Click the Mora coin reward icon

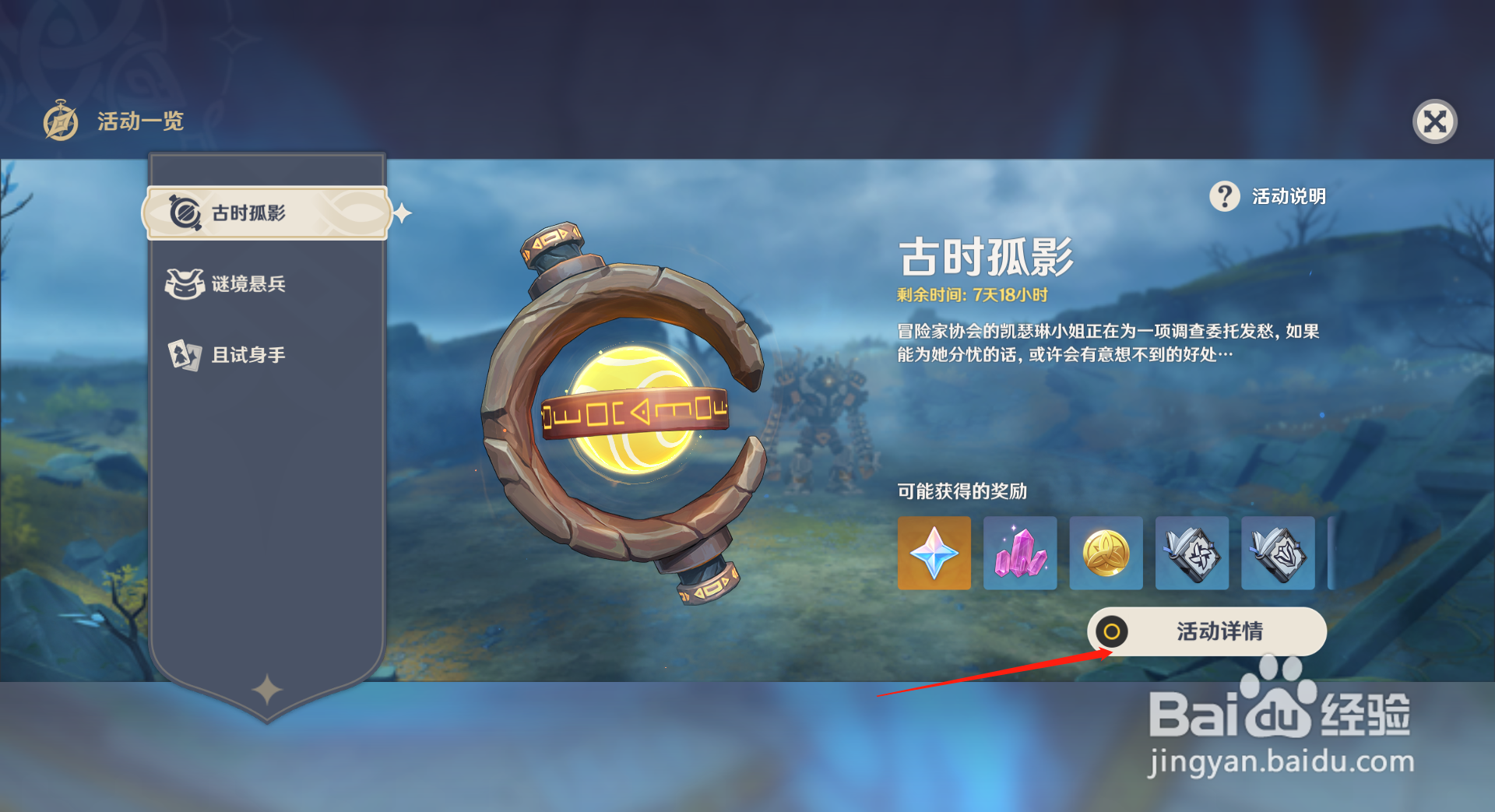pyautogui.click(x=1106, y=554)
